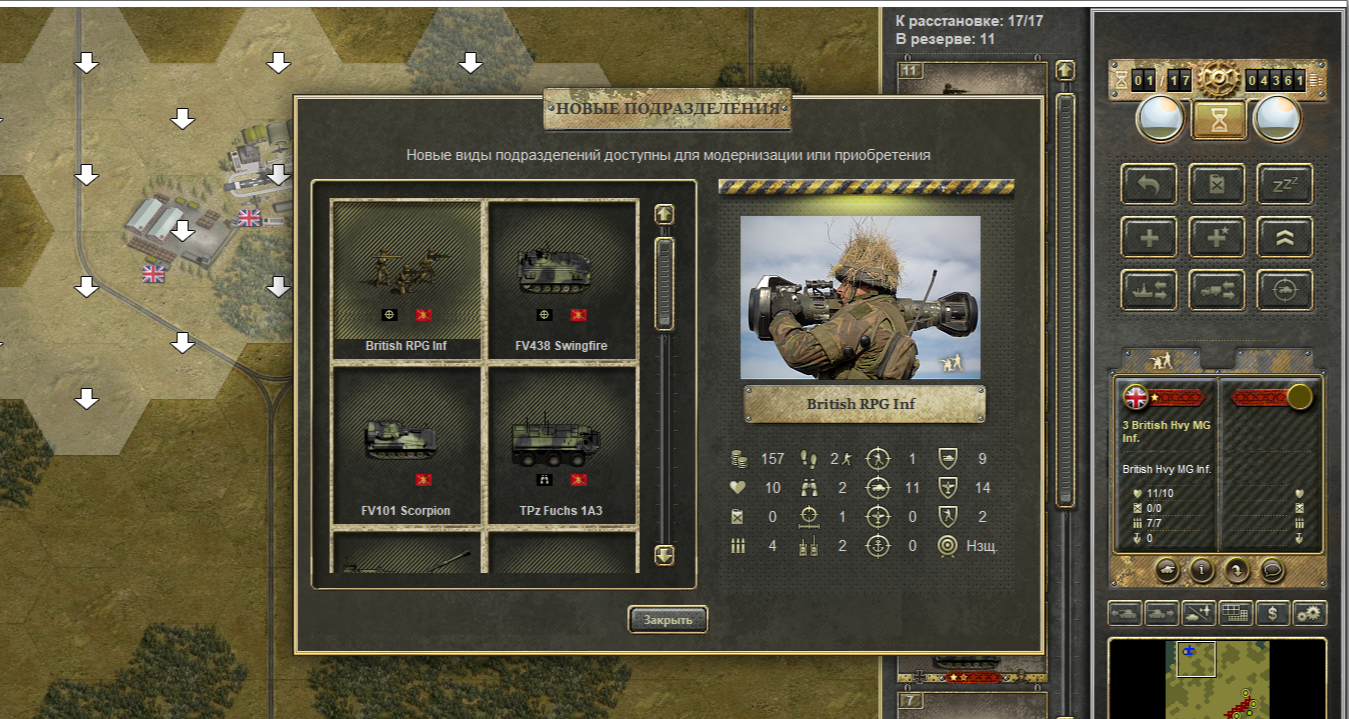Click the ship embark transfer button

point(1149,290)
